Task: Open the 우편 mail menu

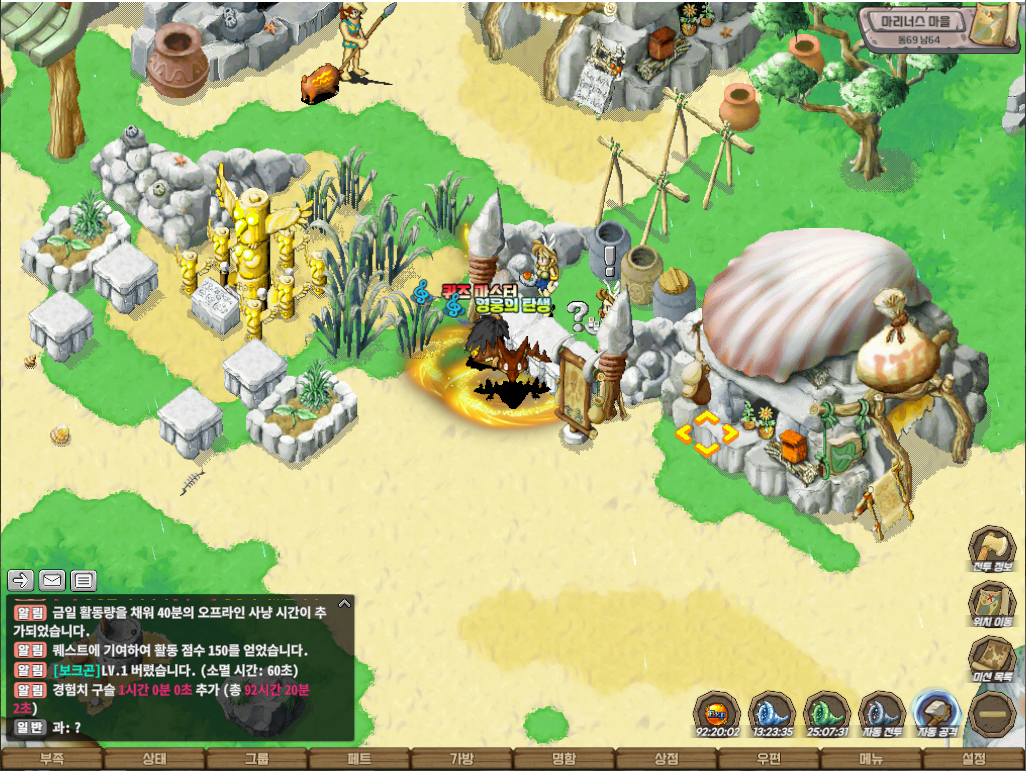Action: pos(769,759)
